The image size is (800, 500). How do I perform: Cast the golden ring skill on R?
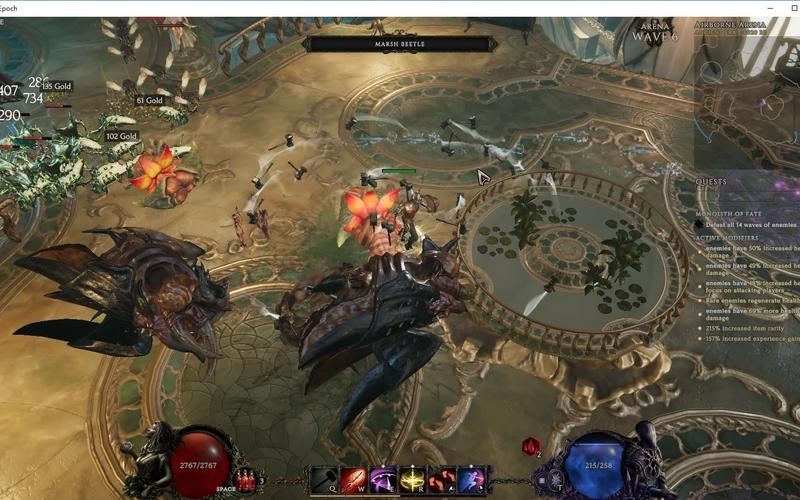point(413,479)
